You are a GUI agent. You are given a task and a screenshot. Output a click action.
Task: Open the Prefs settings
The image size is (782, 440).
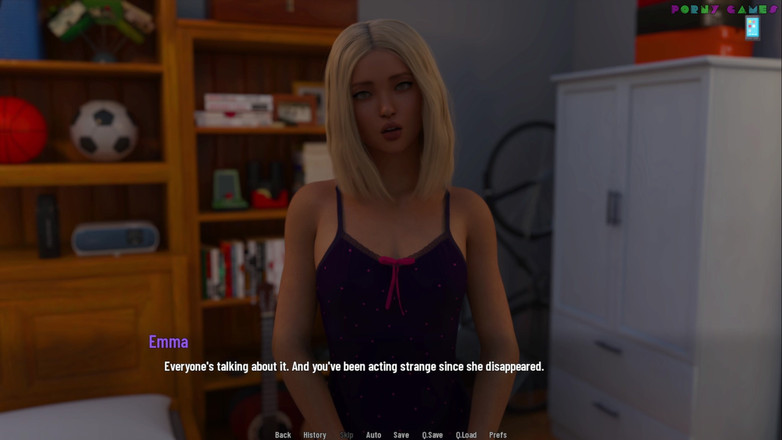[498, 435]
